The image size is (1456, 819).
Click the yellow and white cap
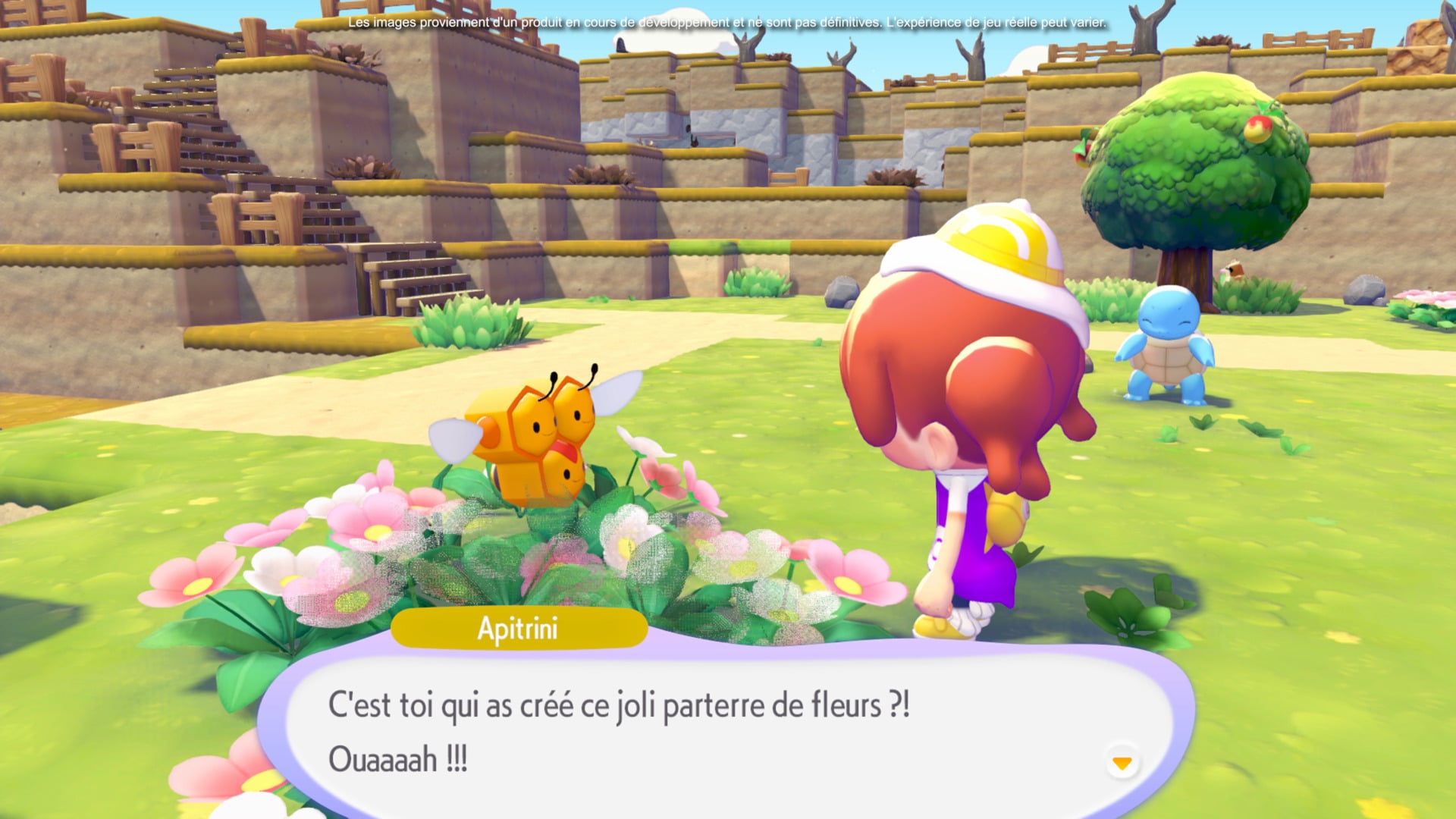pos(986,243)
